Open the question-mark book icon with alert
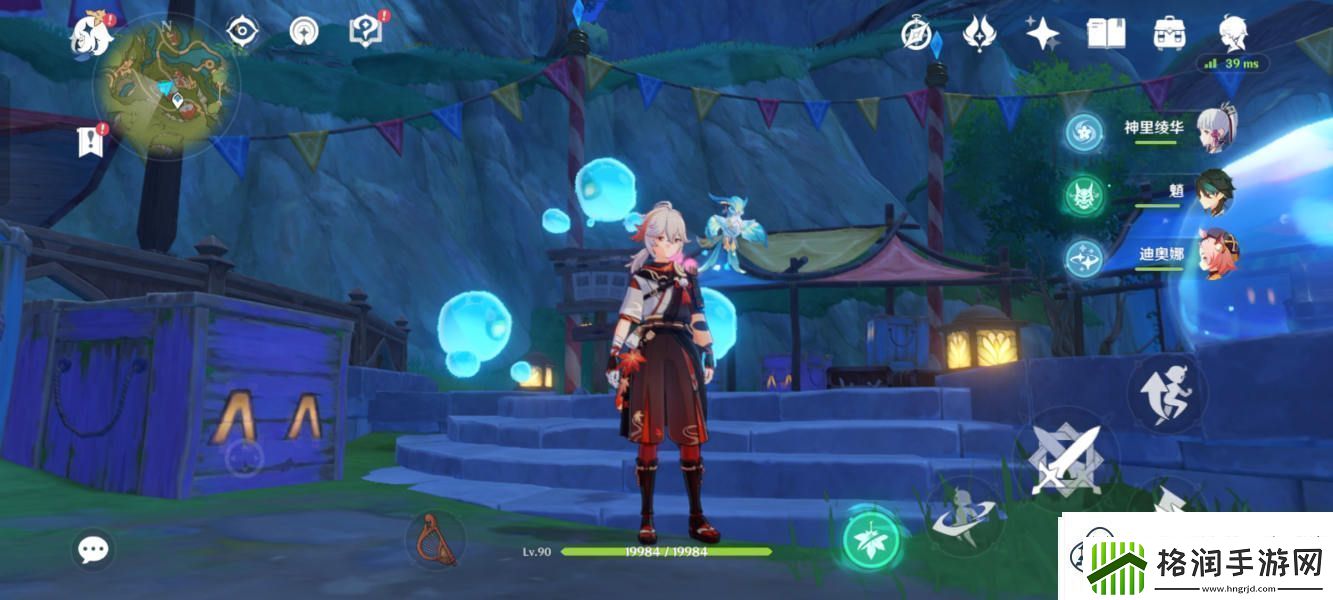The height and width of the screenshot is (600, 1333). [x=366, y=31]
